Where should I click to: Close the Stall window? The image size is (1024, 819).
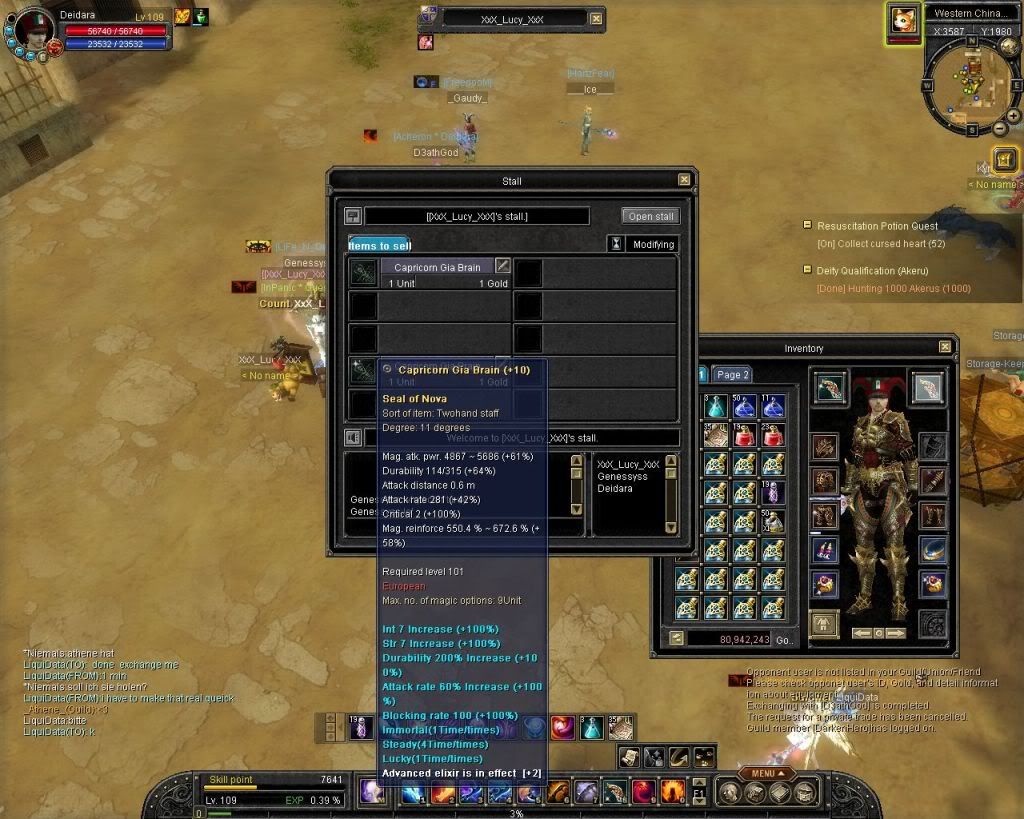(x=684, y=180)
